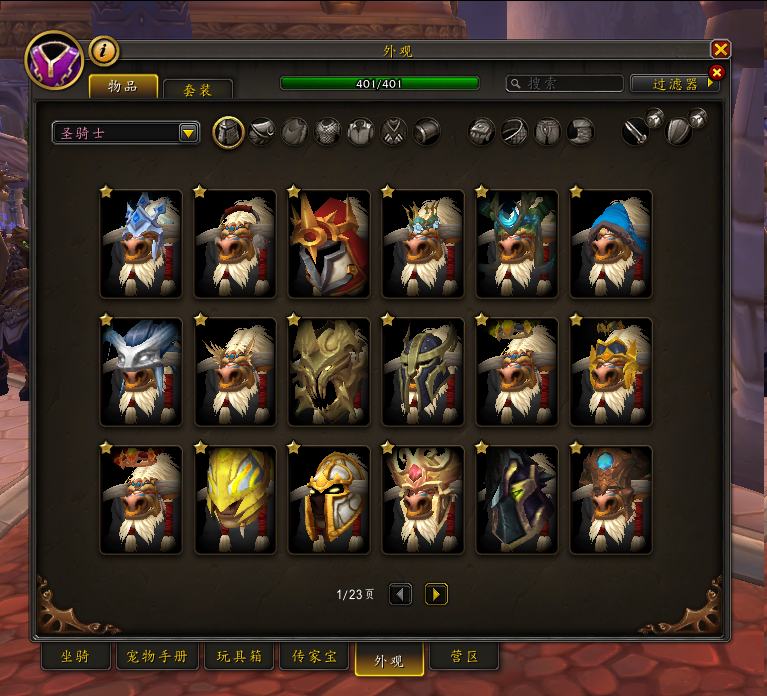767x696 pixels.
Task: Go to the next appearance page
Action: pyautogui.click(x=436, y=595)
